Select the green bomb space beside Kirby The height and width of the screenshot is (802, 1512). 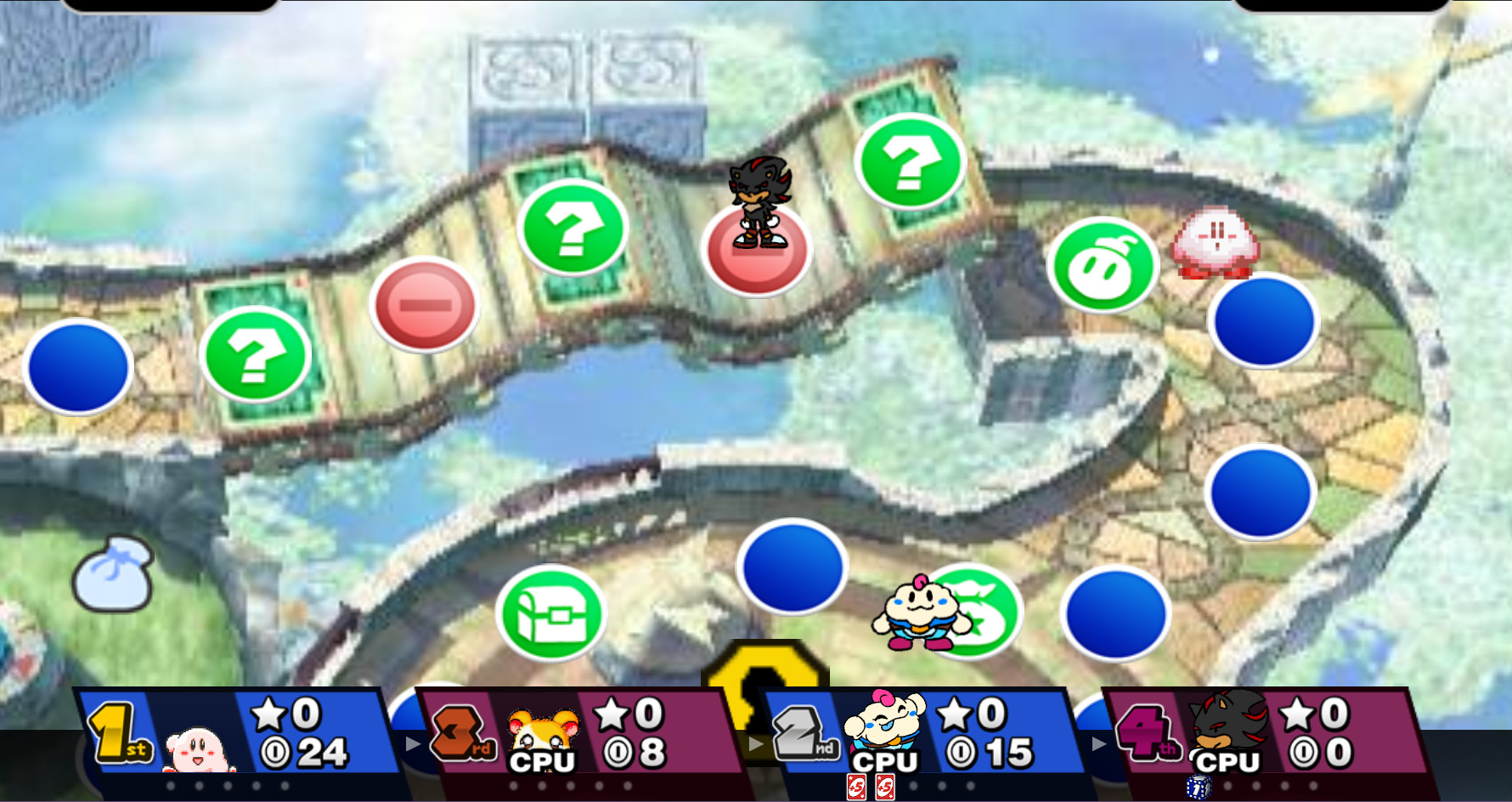click(1103, 265)
